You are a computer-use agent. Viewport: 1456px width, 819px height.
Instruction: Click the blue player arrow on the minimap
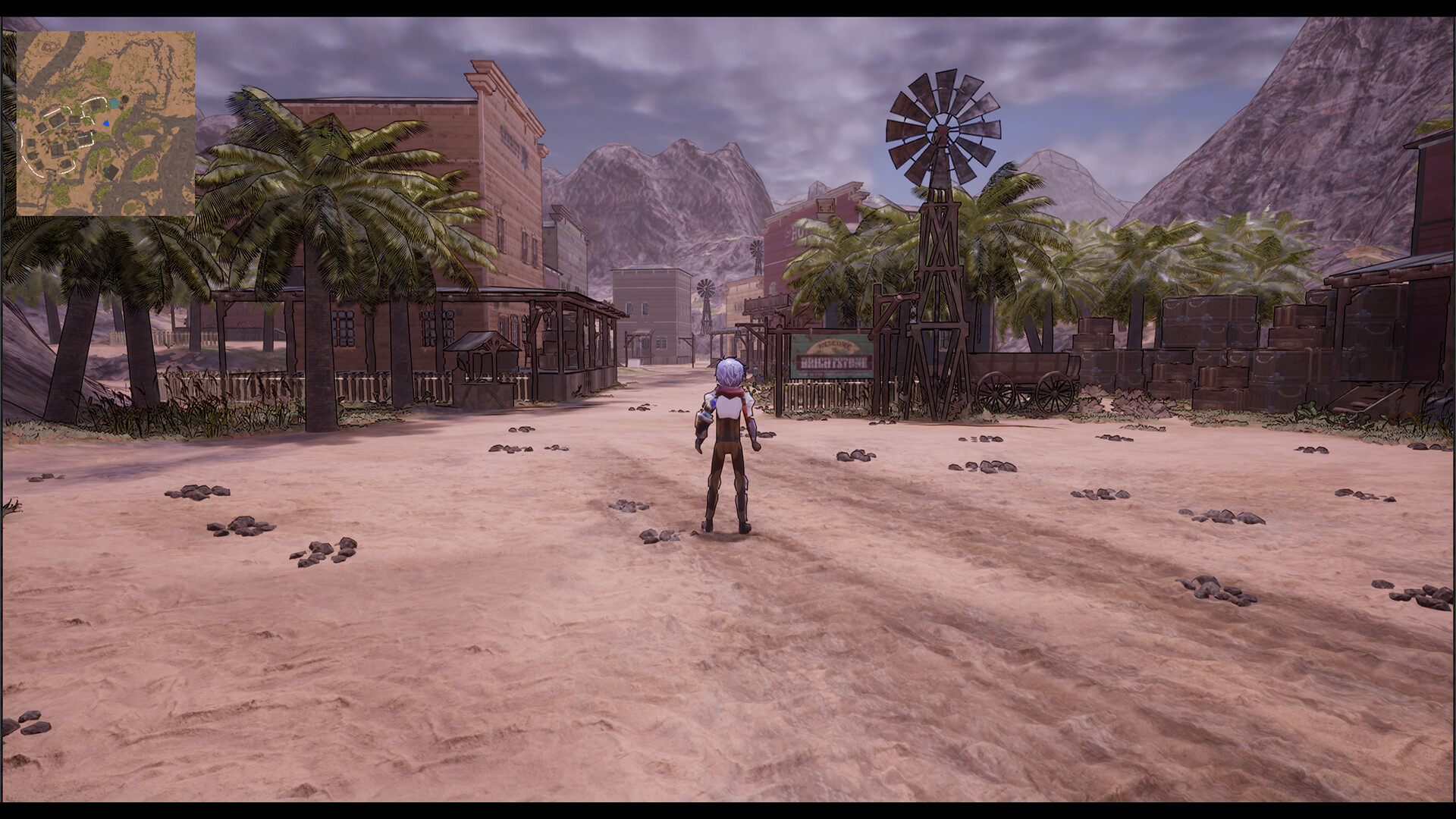[106, 124]
